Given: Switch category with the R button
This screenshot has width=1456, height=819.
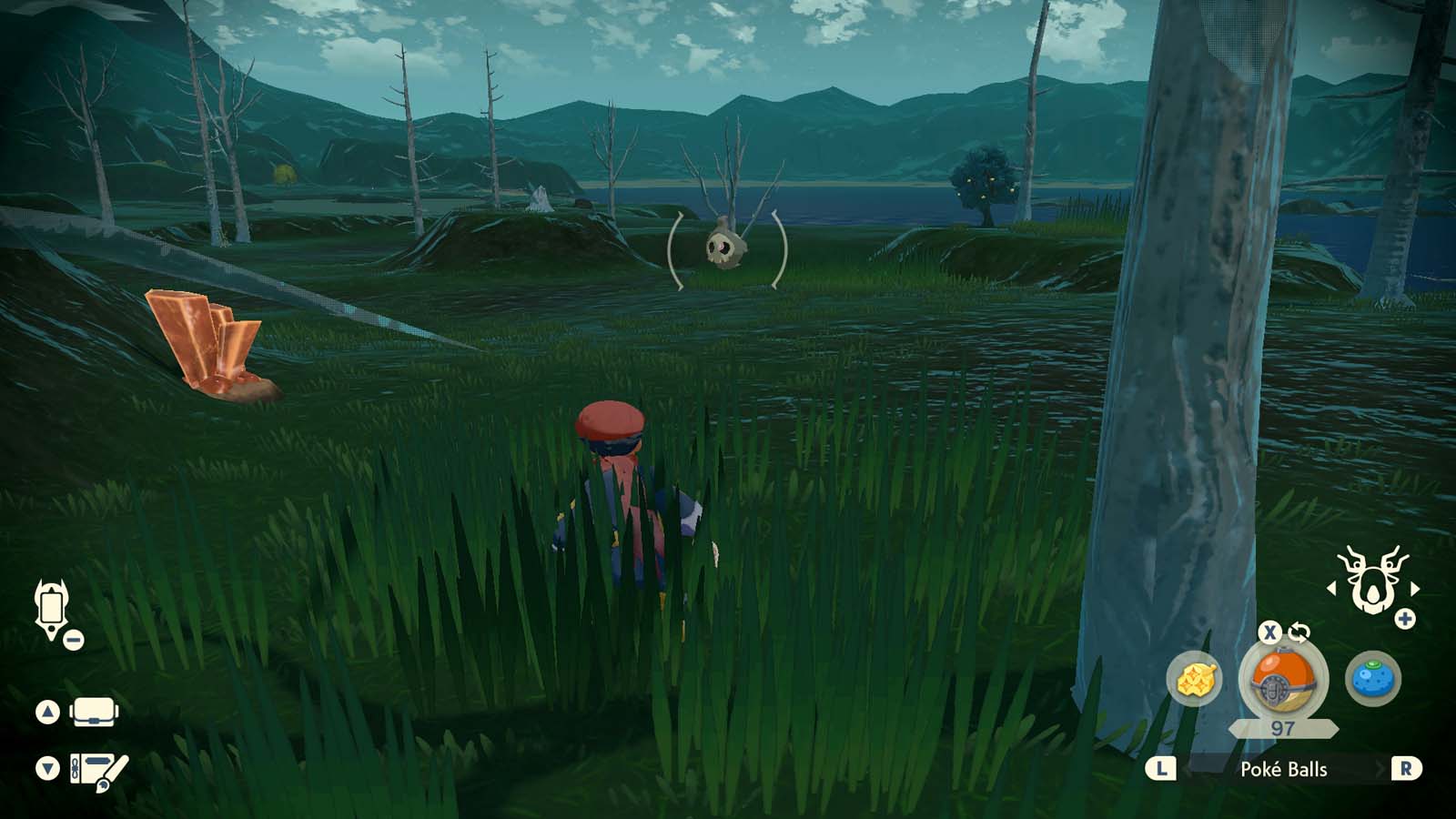Looking at the screenshot, I should 1406,769.
